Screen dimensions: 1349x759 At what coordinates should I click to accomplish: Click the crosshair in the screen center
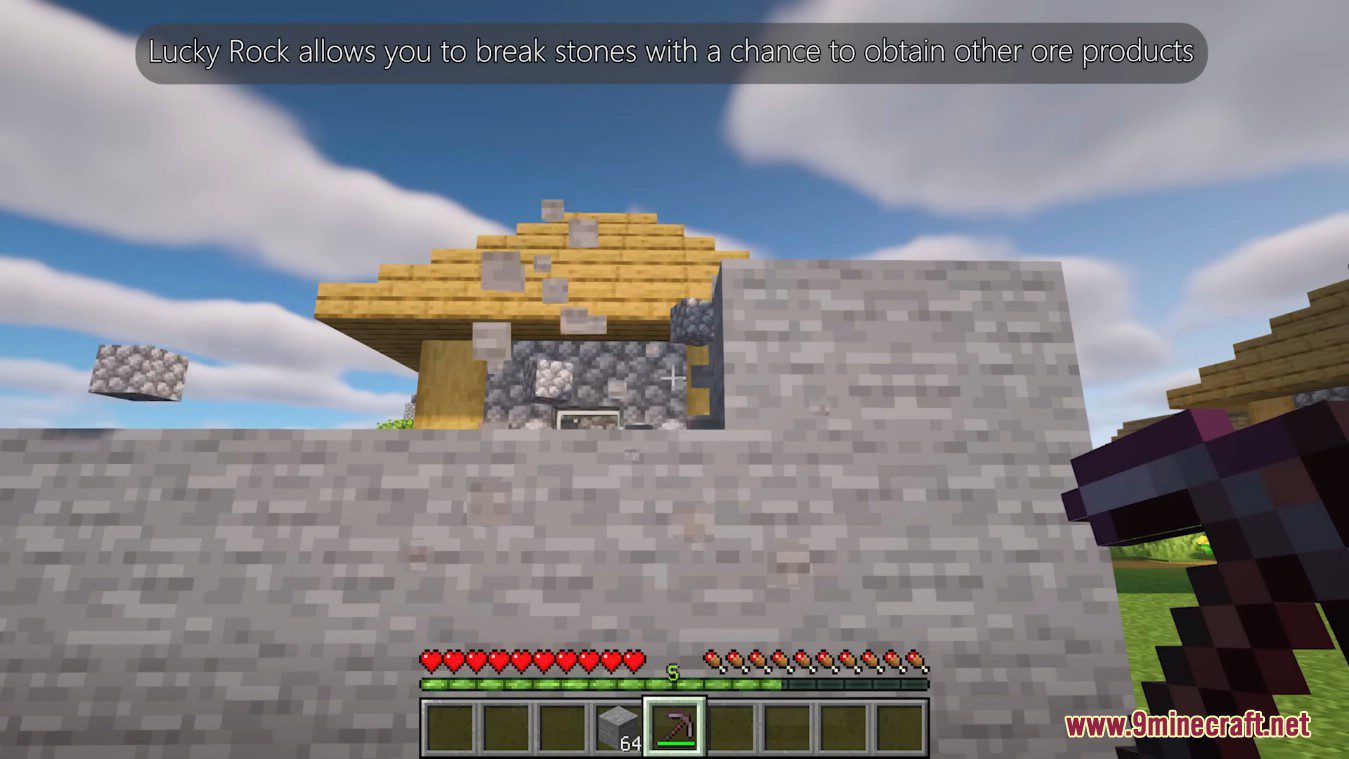pos(674,379)
